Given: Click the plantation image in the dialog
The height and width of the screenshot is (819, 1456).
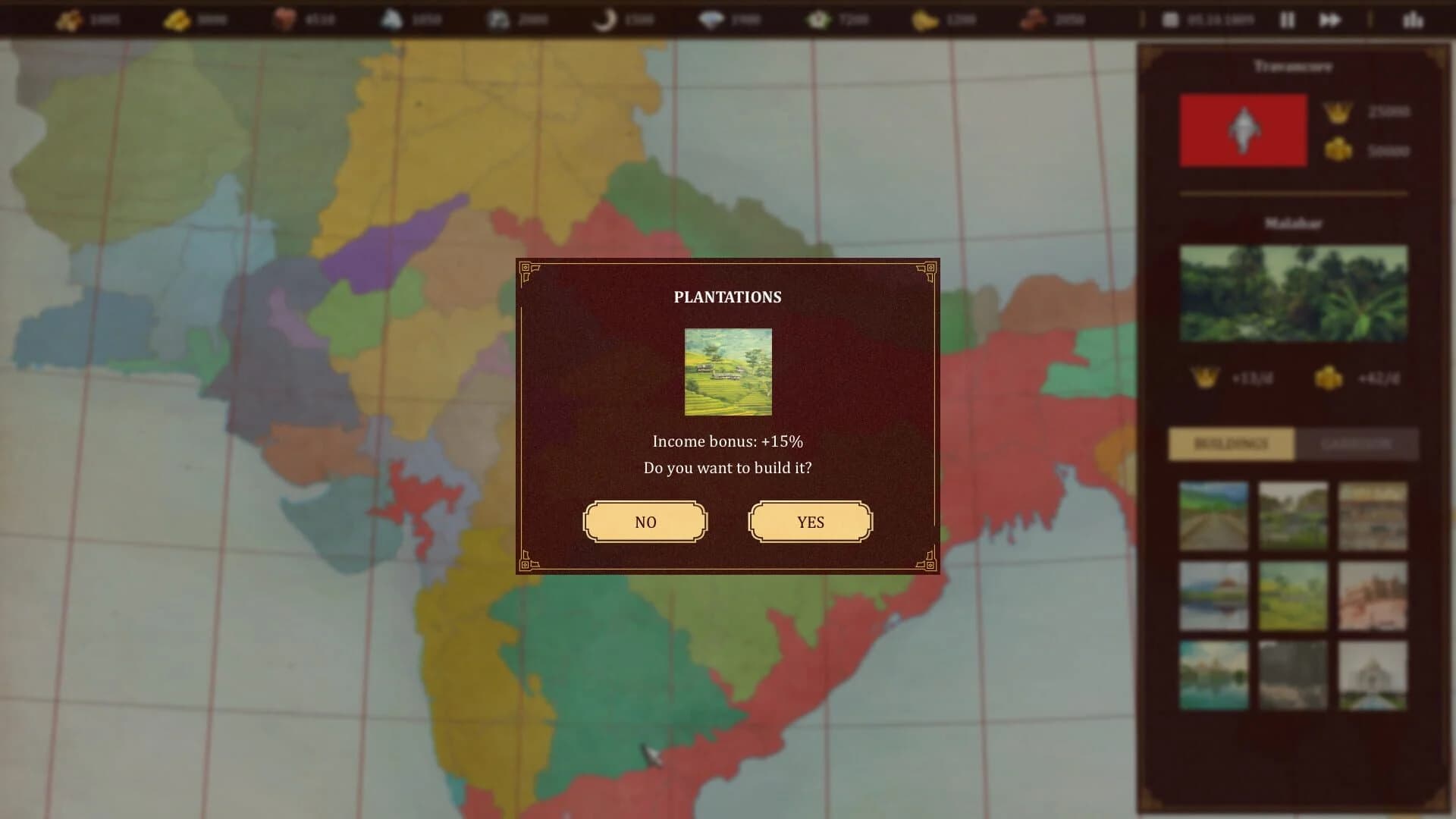Looking at the screenshot, I should point(727,371).
